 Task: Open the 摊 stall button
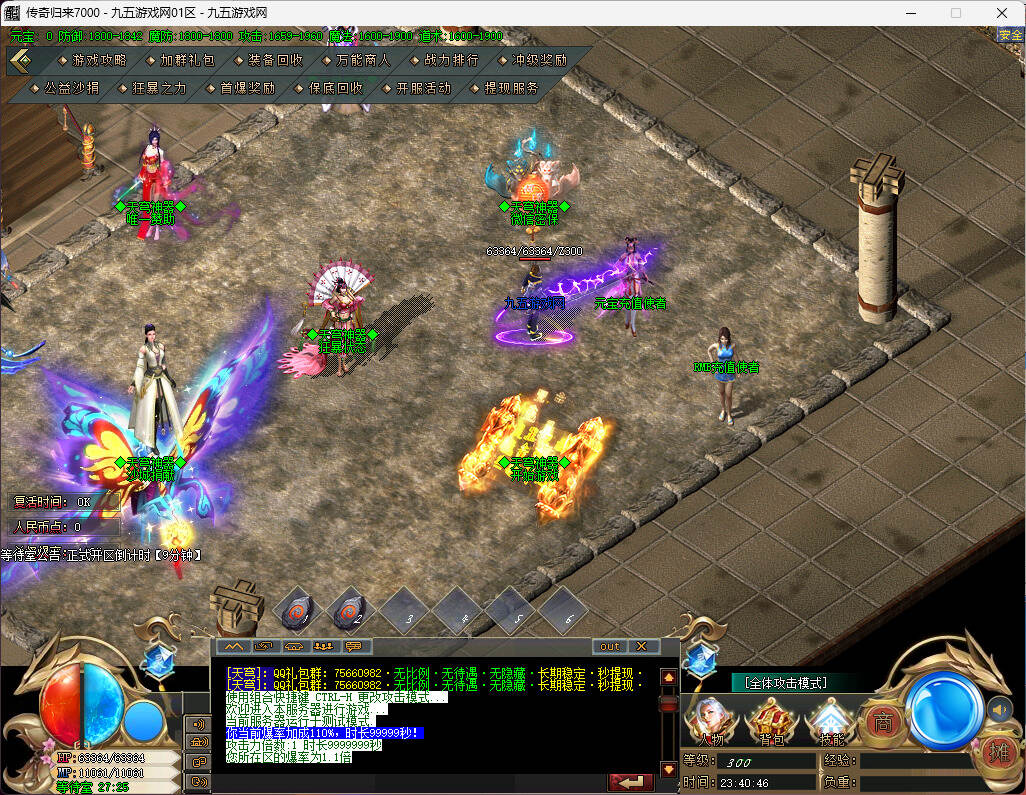pos(997,750)
